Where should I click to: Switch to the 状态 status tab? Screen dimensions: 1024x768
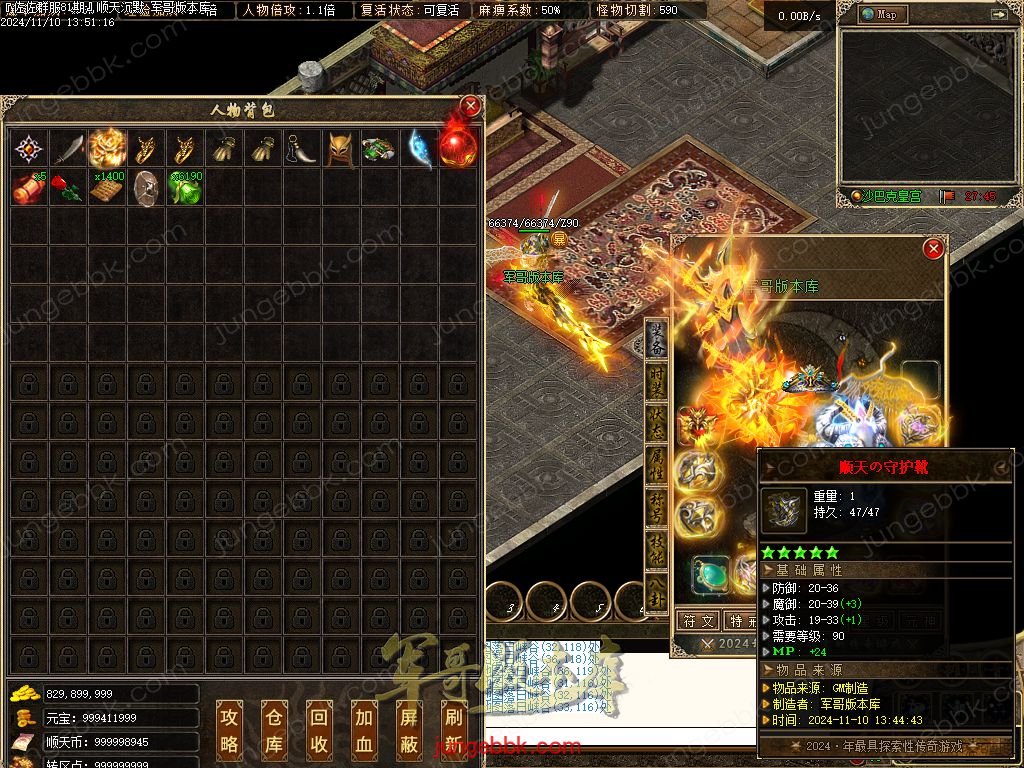coord(657,423)
